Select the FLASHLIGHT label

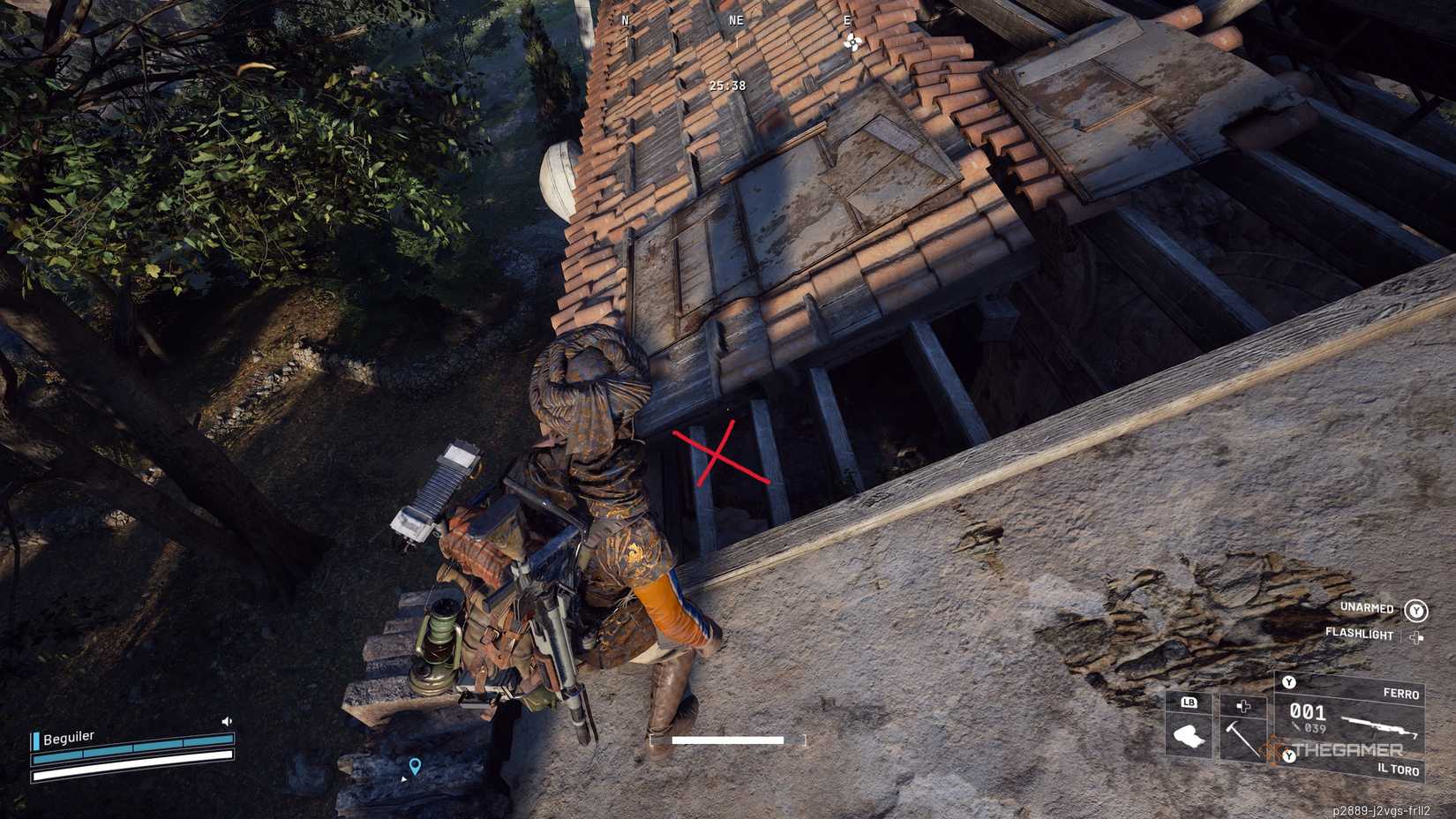coord(1358,635)
